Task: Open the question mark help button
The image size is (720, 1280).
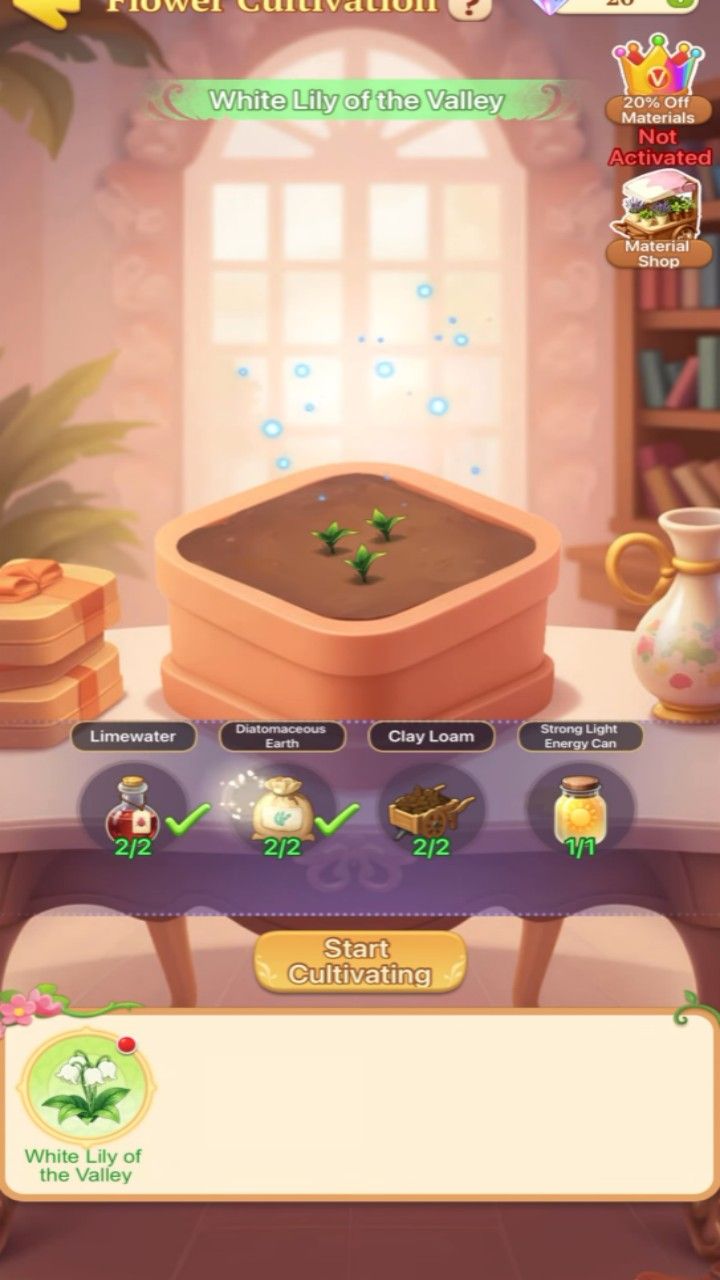Action: pos(469,8)
